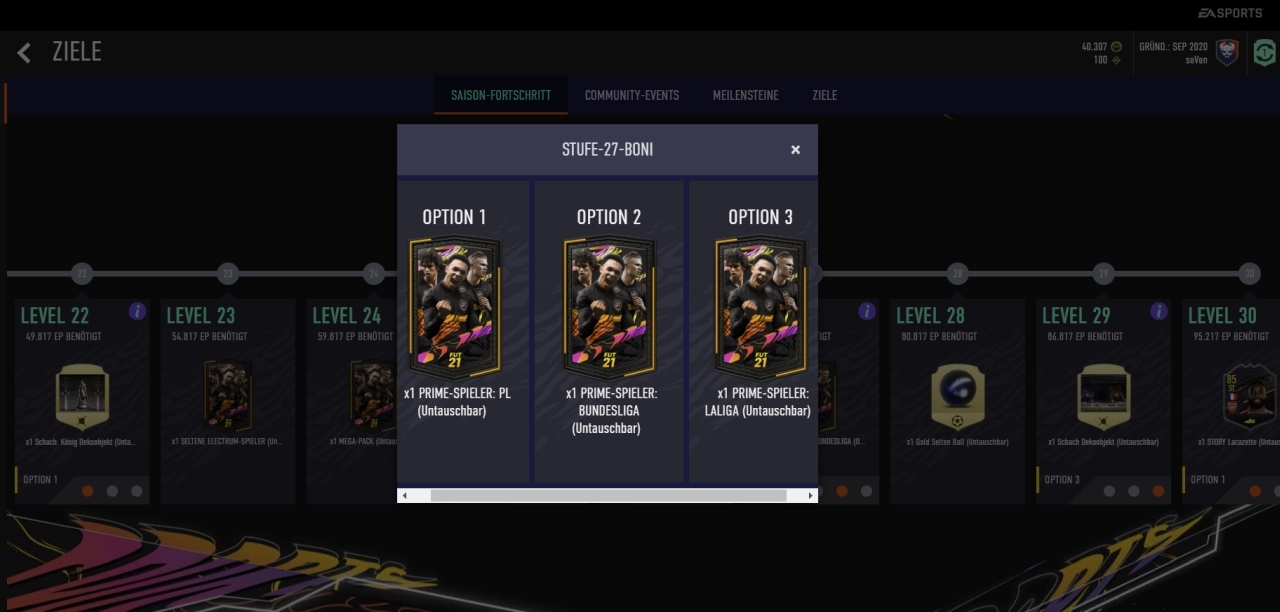Image resolution: width=1280 pixels, height=612 pixels.
Task: Click the popup scrollbar left arrow
Action: pyautogui.click(x=404, y=495)
